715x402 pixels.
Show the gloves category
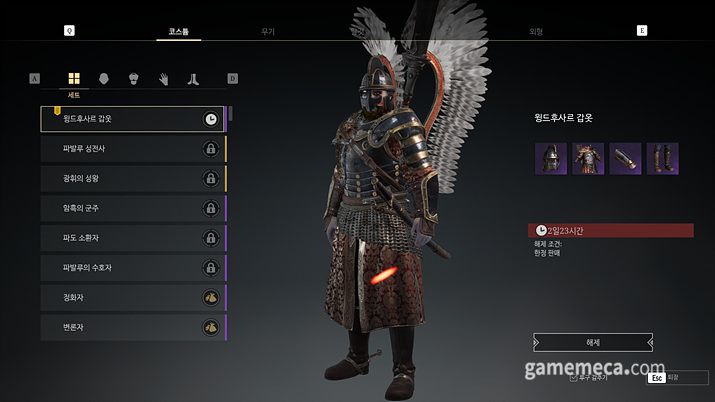tap(163, 79)
